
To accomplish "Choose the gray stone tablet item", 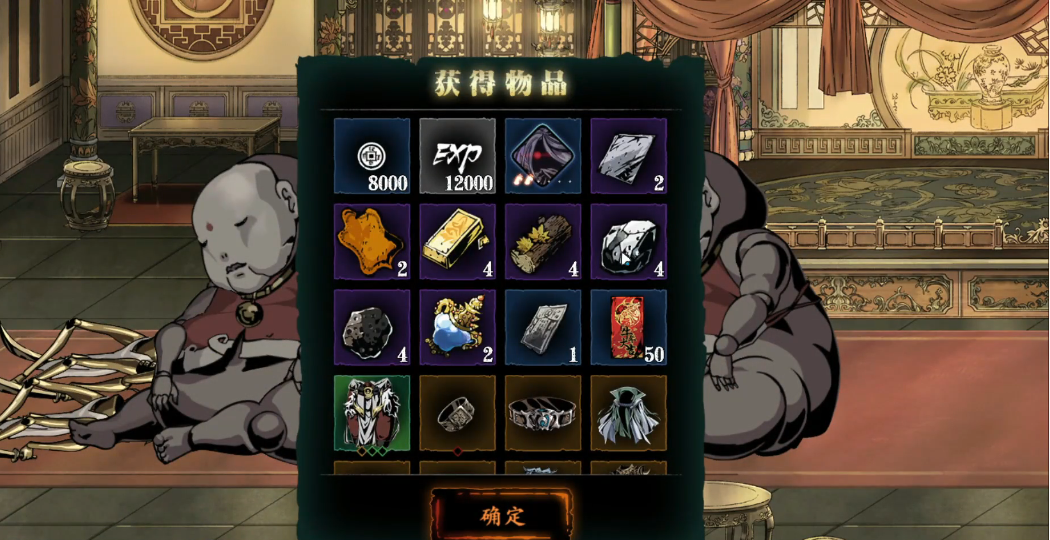I will click(x=543, y=328).
